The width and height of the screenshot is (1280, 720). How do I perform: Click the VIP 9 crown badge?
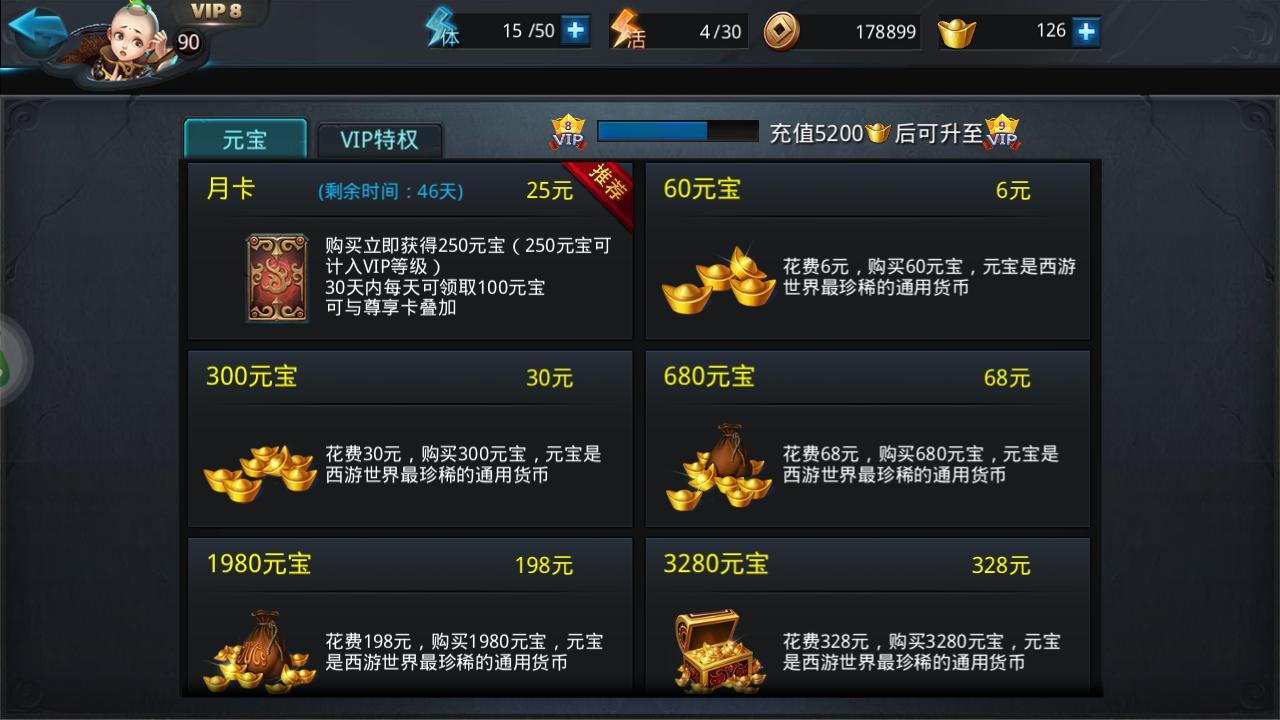(1003, 132)
